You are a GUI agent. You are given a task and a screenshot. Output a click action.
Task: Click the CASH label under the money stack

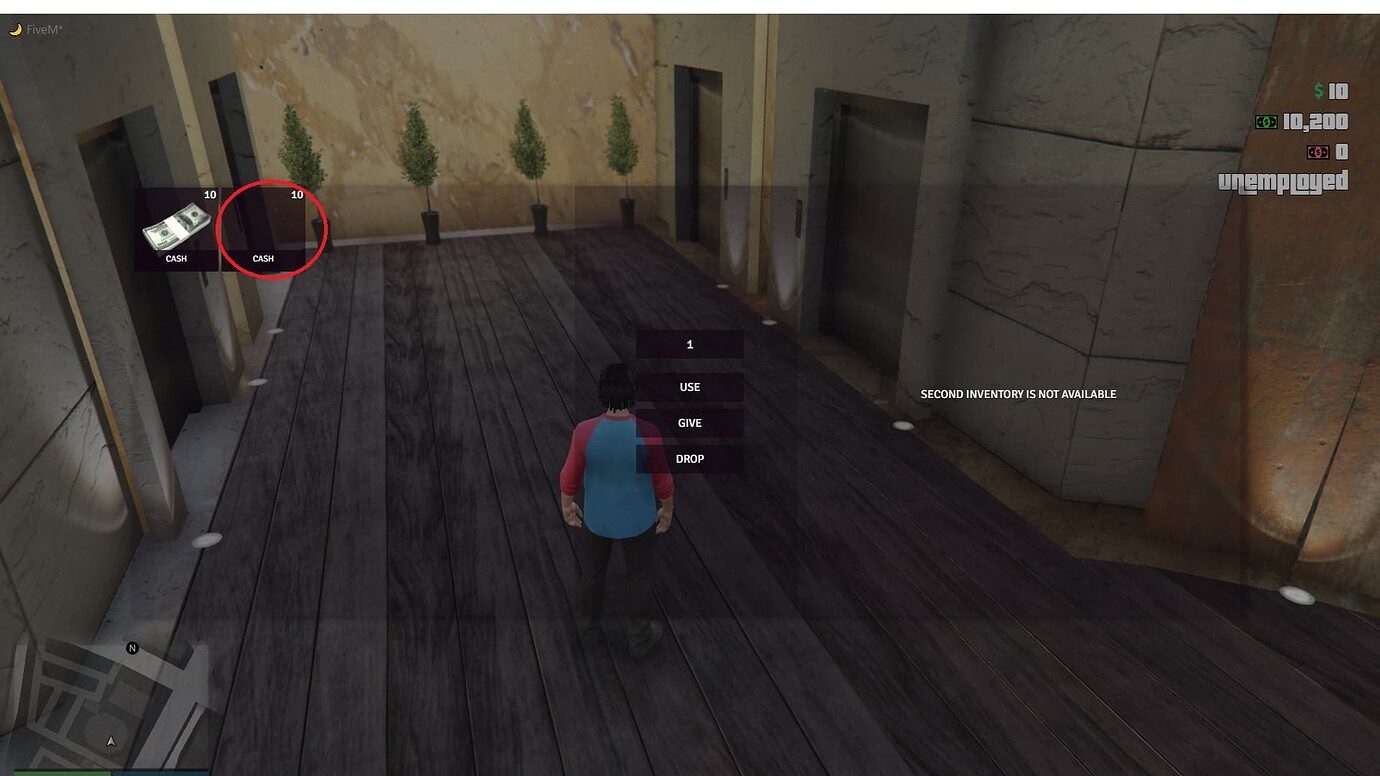point(176,258)
